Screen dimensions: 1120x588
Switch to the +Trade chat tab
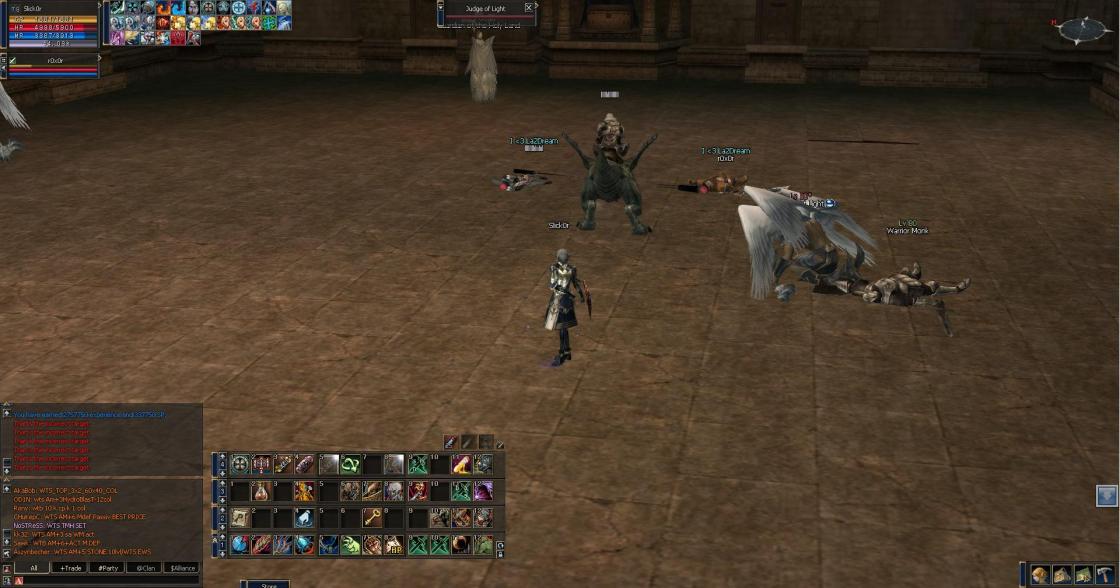71,568
